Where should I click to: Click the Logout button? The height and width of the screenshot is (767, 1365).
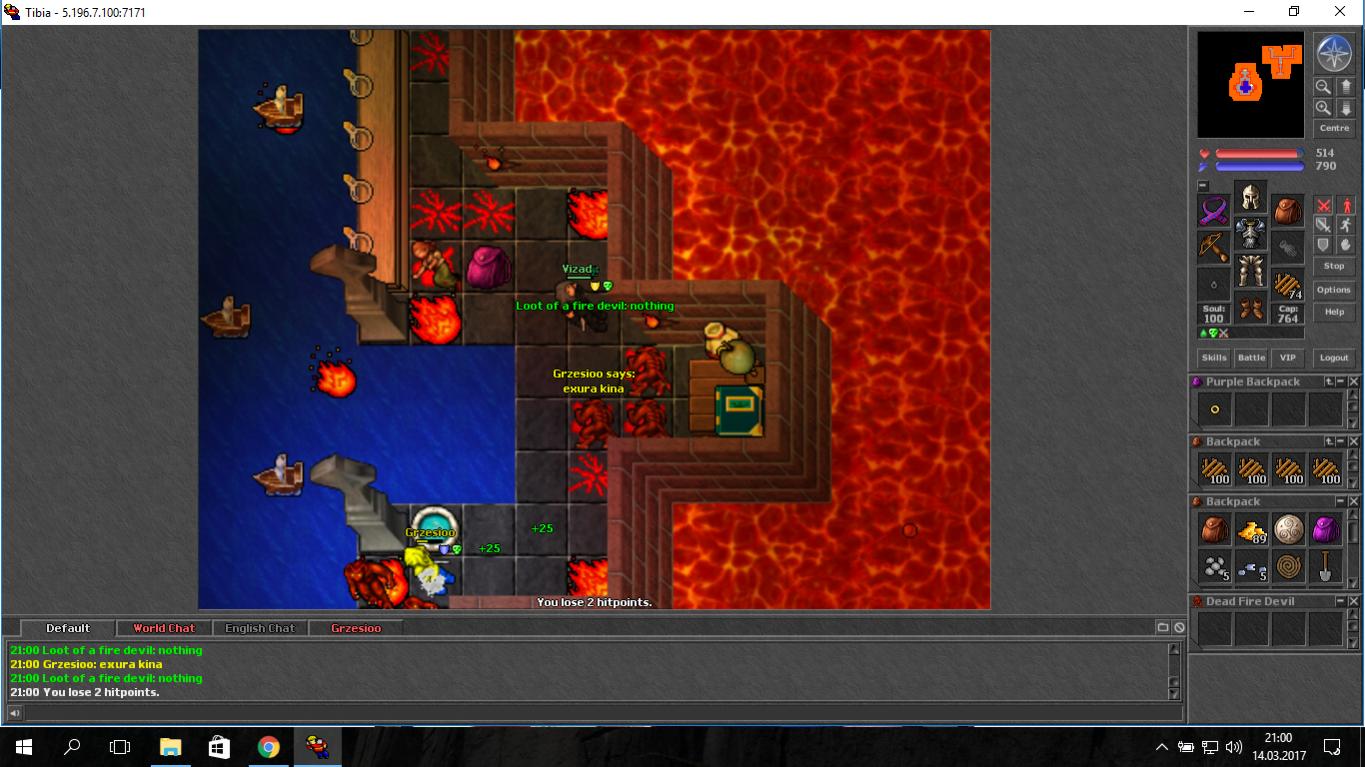pyautogui.click(x=1334, y=357)
